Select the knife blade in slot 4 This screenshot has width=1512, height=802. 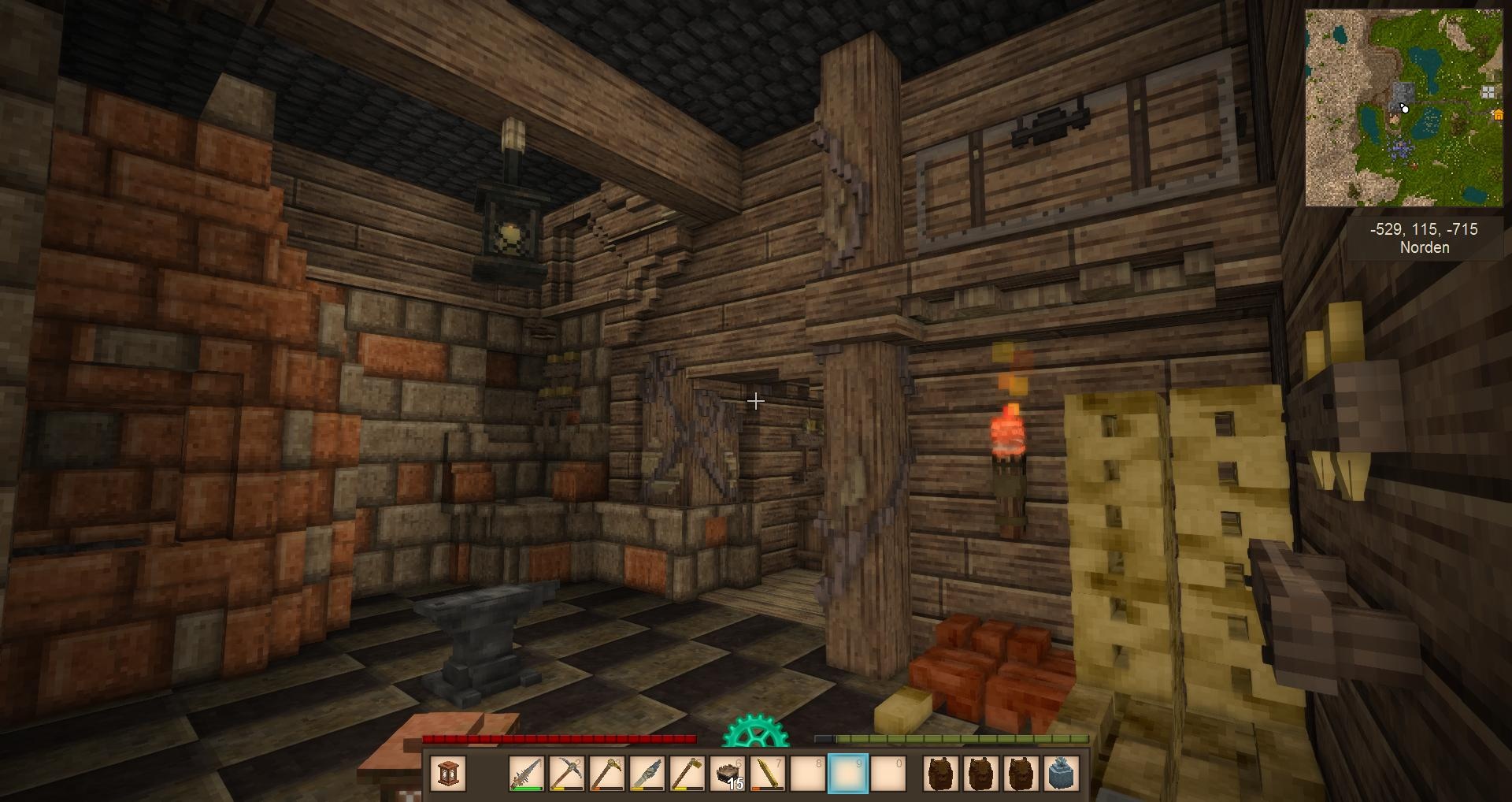(648, 773)
